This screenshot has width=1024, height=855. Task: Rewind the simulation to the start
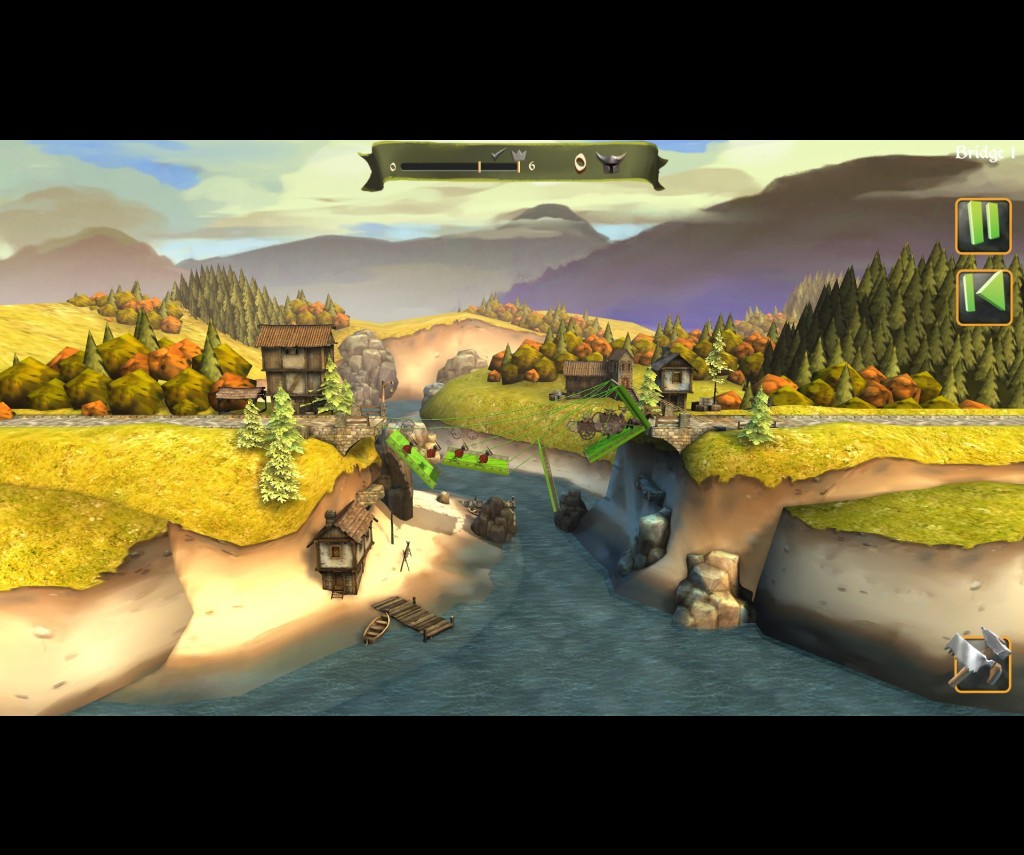click(x=984, y=297)
